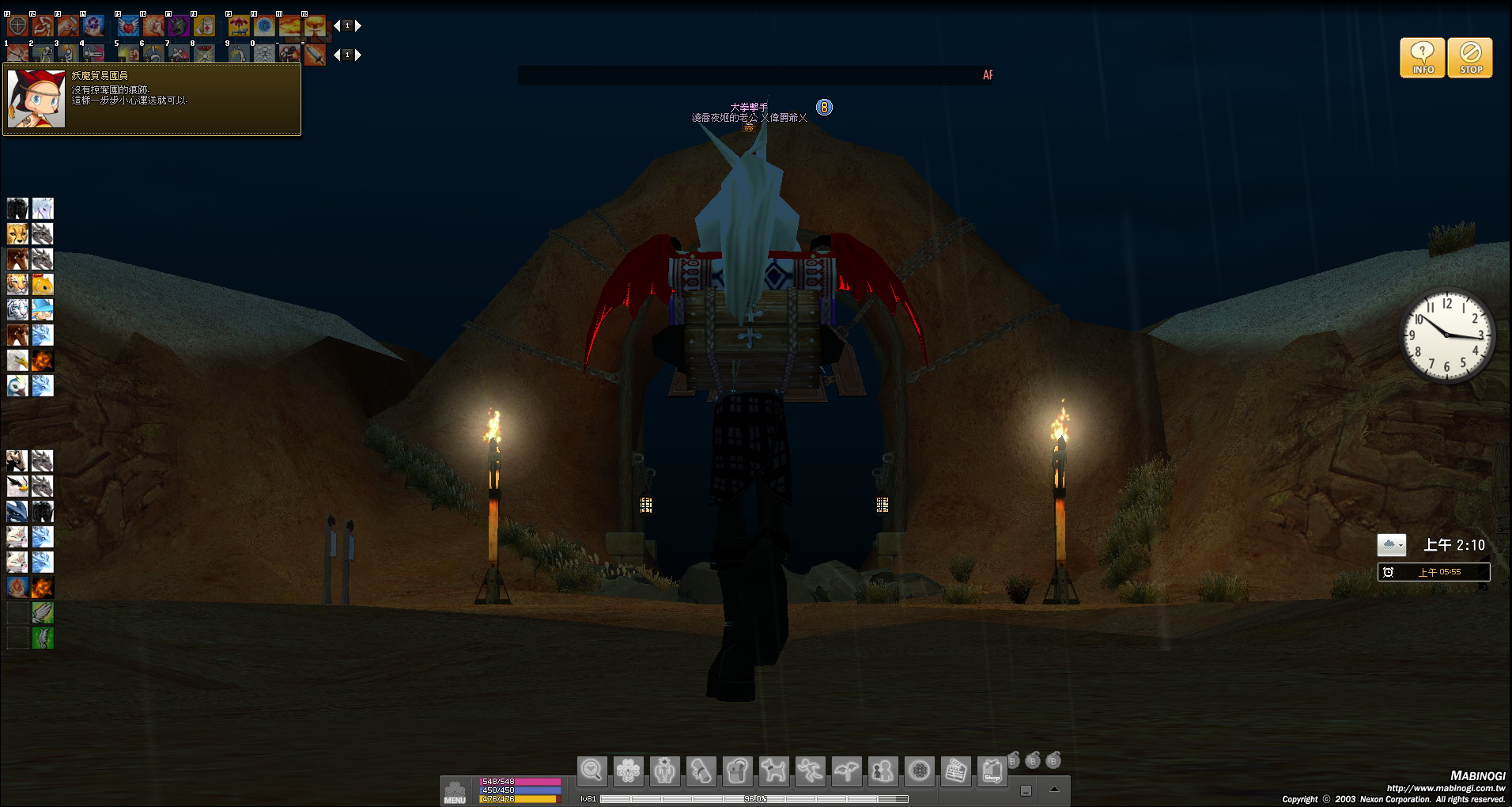The height and width of the screenshot is (807, 1512).
Task: Activate the shield defense skill
Action: pyautogui.click(x=17, y=26)
